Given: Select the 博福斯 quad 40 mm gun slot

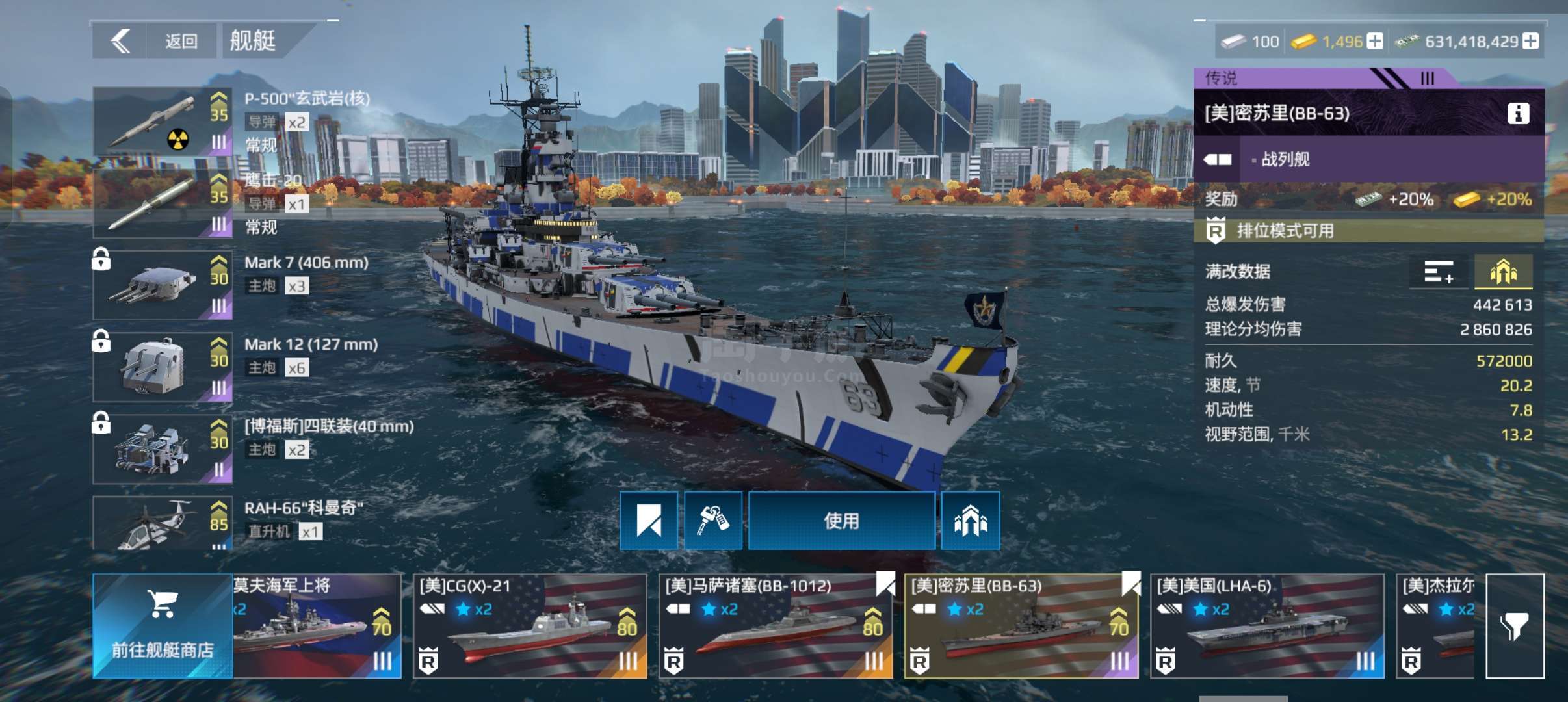Looking at the screenshot, I should (x=163, y=449).
